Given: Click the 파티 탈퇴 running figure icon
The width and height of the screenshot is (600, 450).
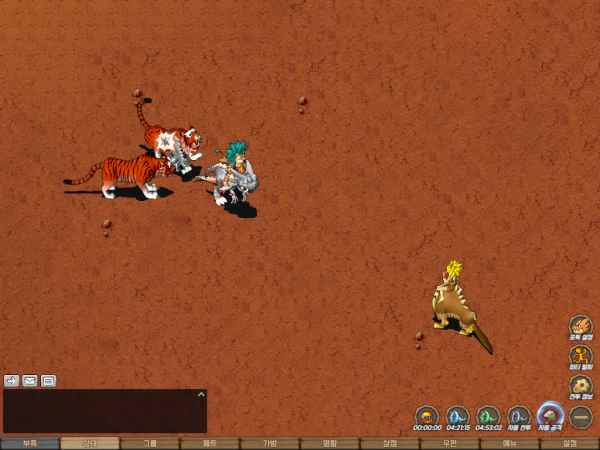Looking at the screenshot, I should [x=581, y=356].
